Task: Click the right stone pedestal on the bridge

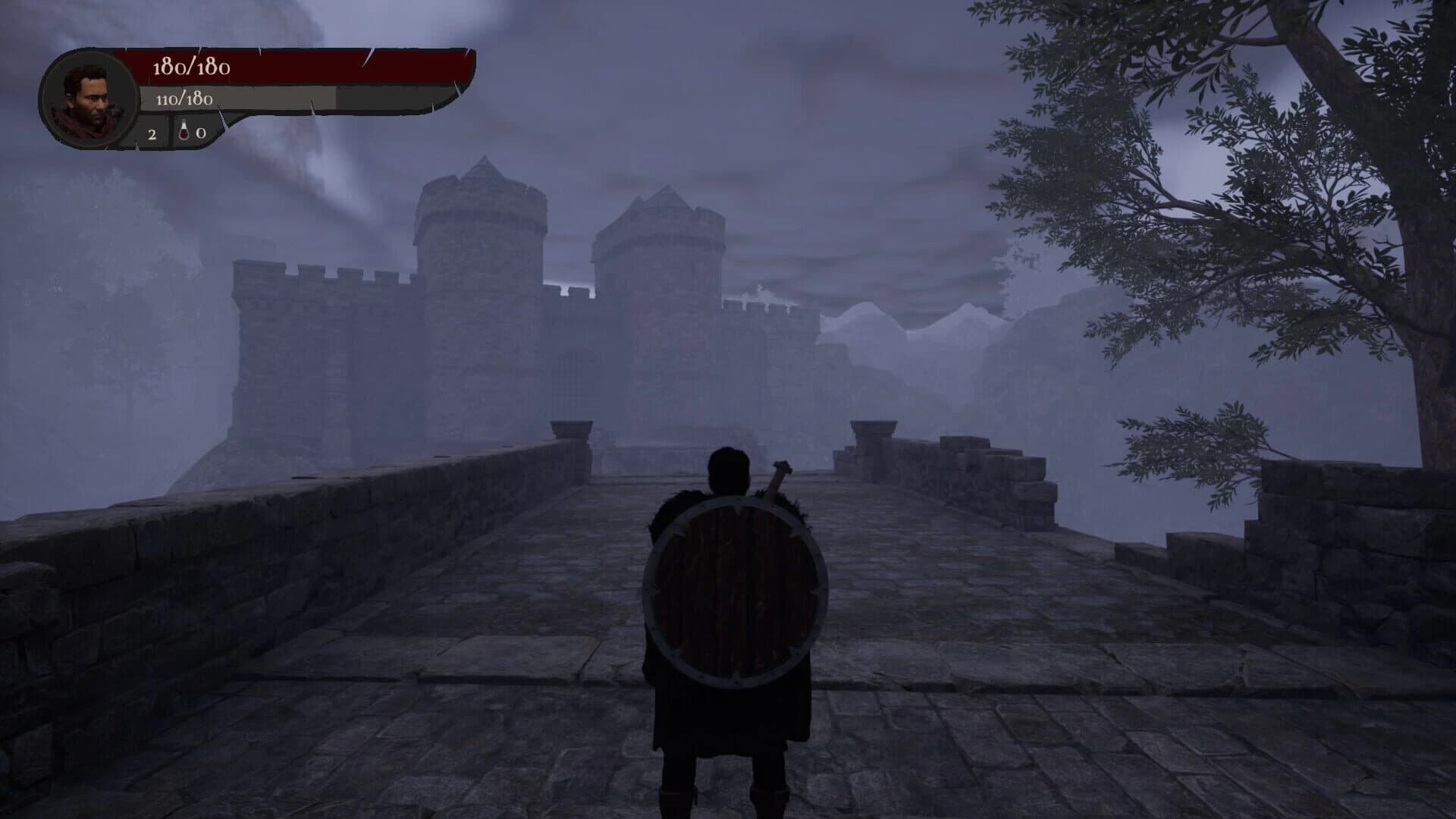Action: (x=874, y=428)
